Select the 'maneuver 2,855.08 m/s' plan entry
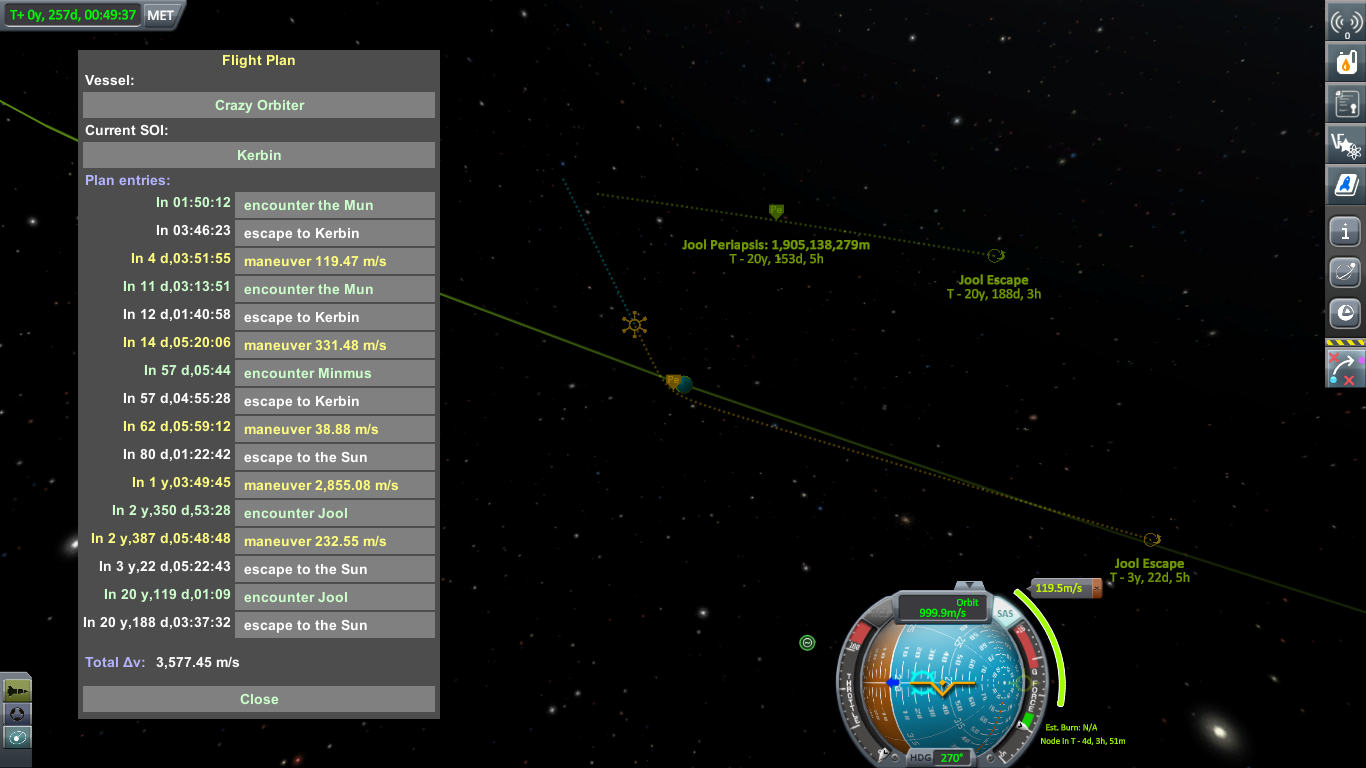This screenshot has height=768, width=1366. pyautogui.click(x=334, y=485)
